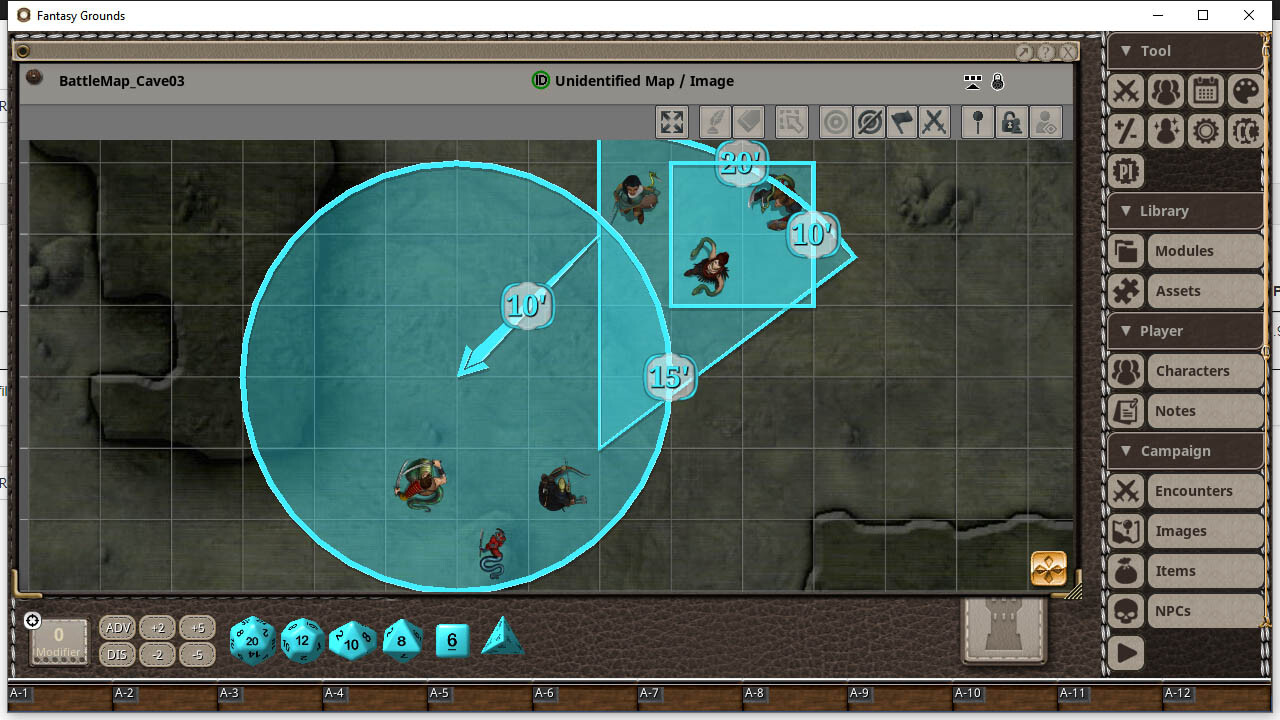Open the Options gear icon

tap(1205, 131)
